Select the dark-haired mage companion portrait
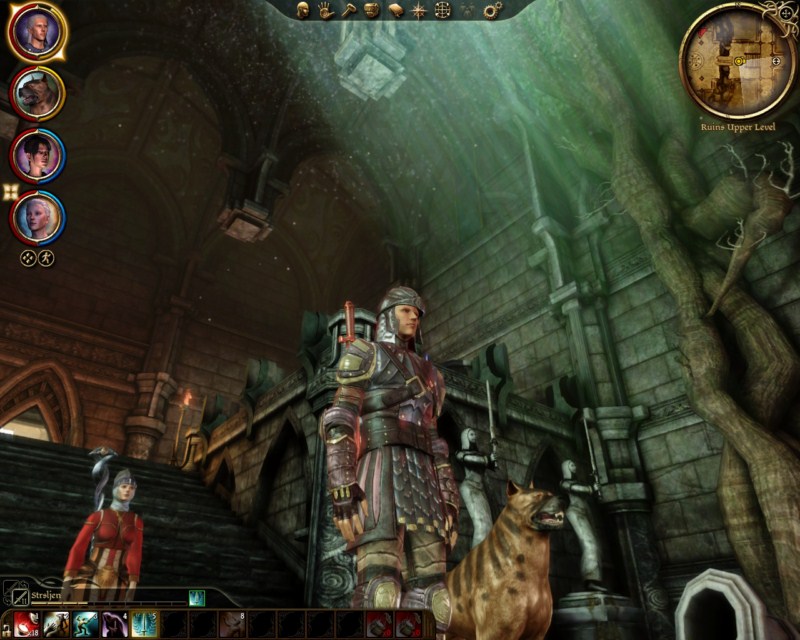The height and width of the screenshot is (640, 800). [x=37, y=154]
